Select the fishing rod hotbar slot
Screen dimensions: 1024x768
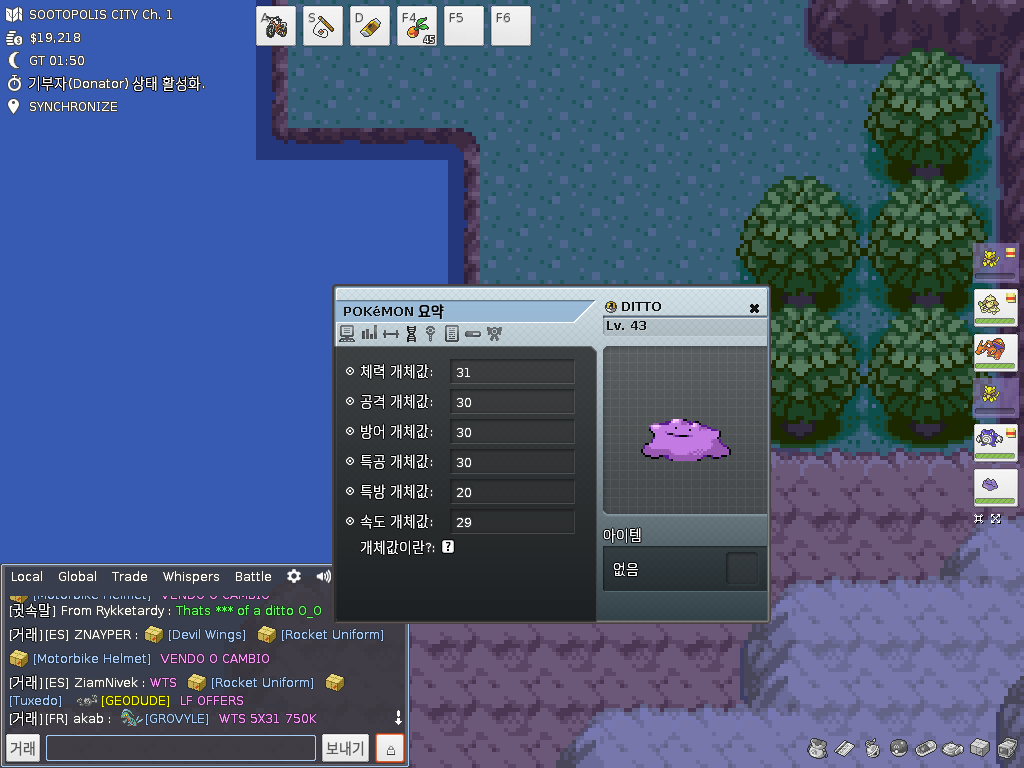[x=323, y=26]
